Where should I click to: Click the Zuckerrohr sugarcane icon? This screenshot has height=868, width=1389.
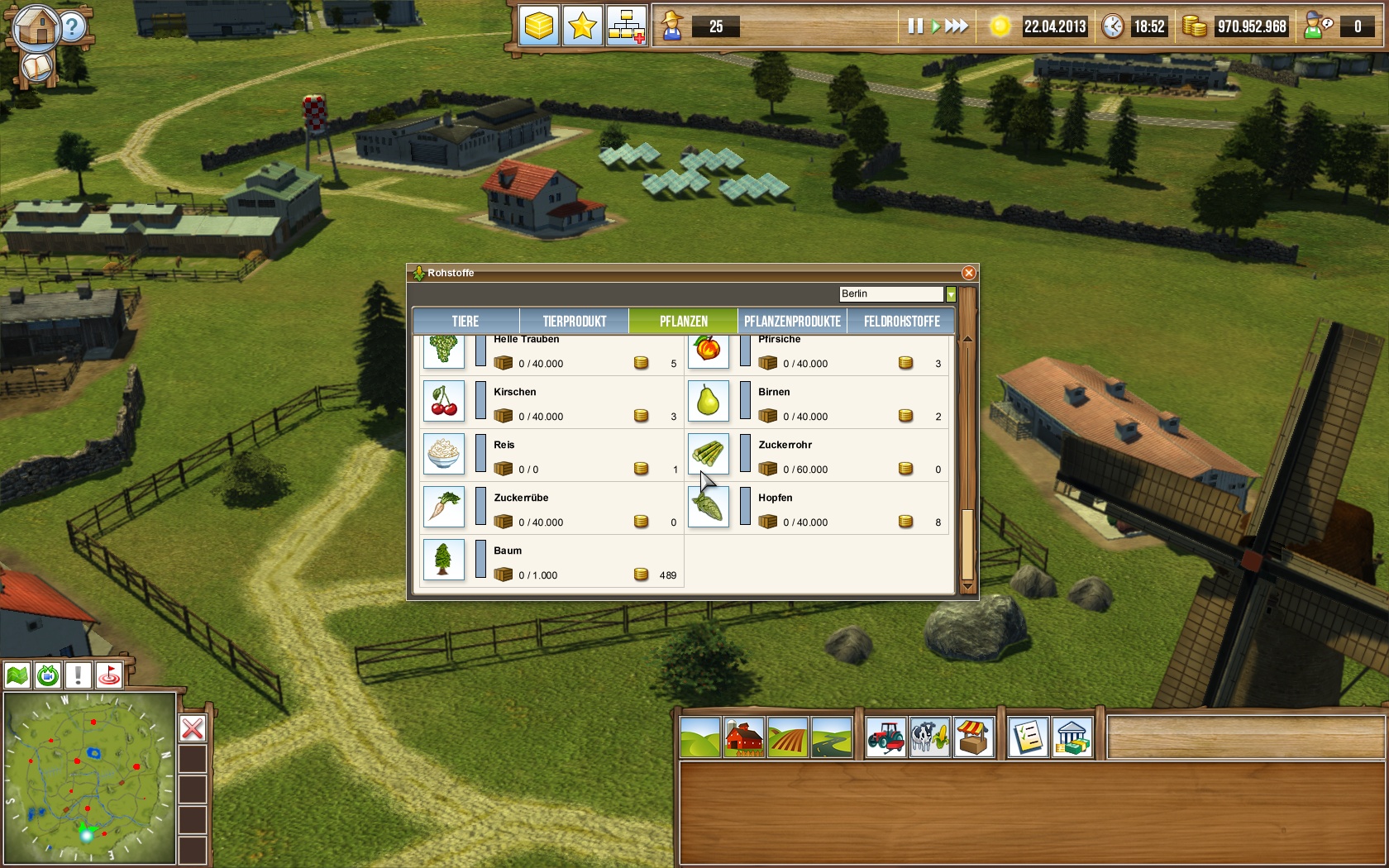click(708, 454)
